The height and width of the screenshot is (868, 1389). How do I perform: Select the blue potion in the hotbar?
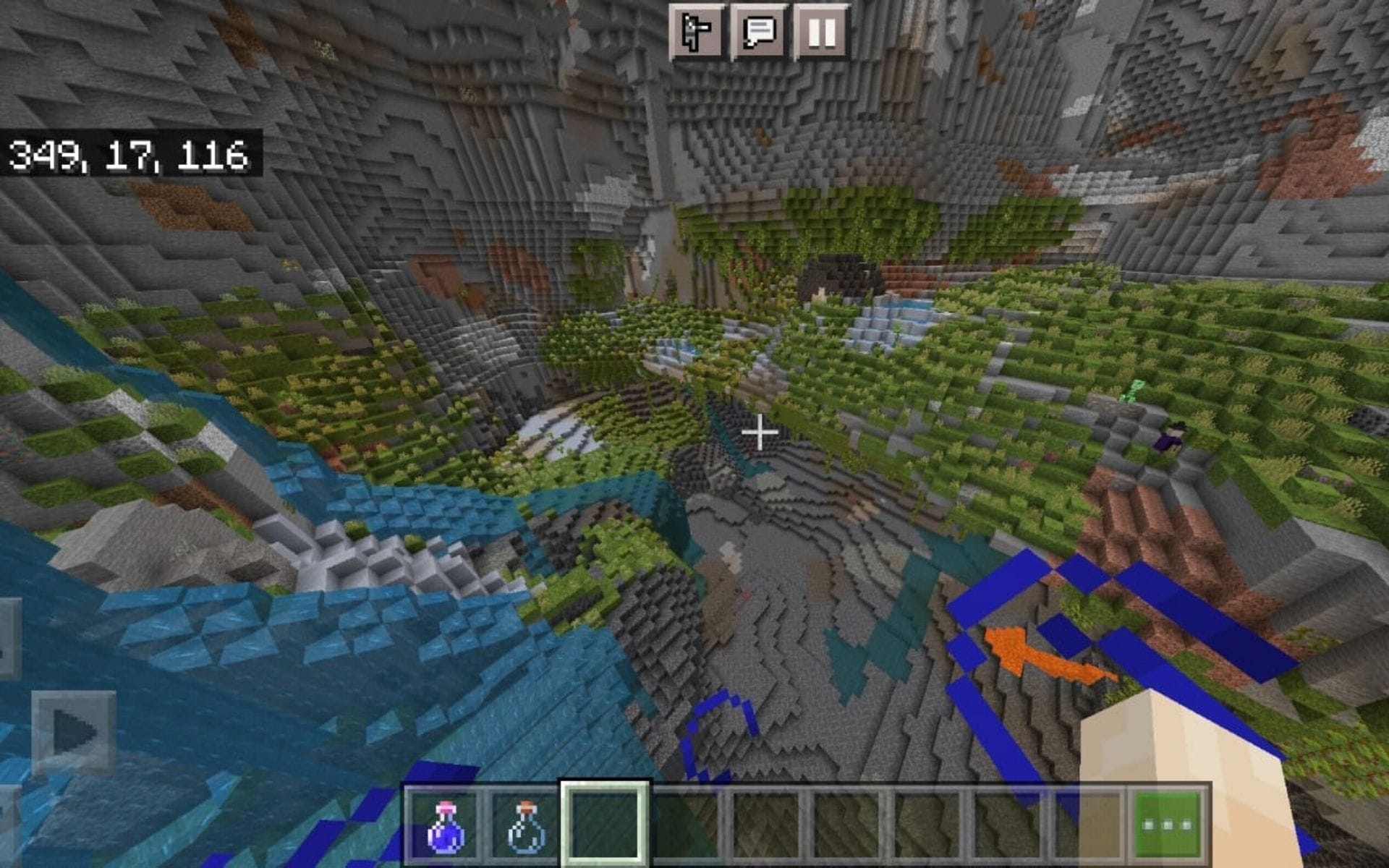tap(445, 828)
